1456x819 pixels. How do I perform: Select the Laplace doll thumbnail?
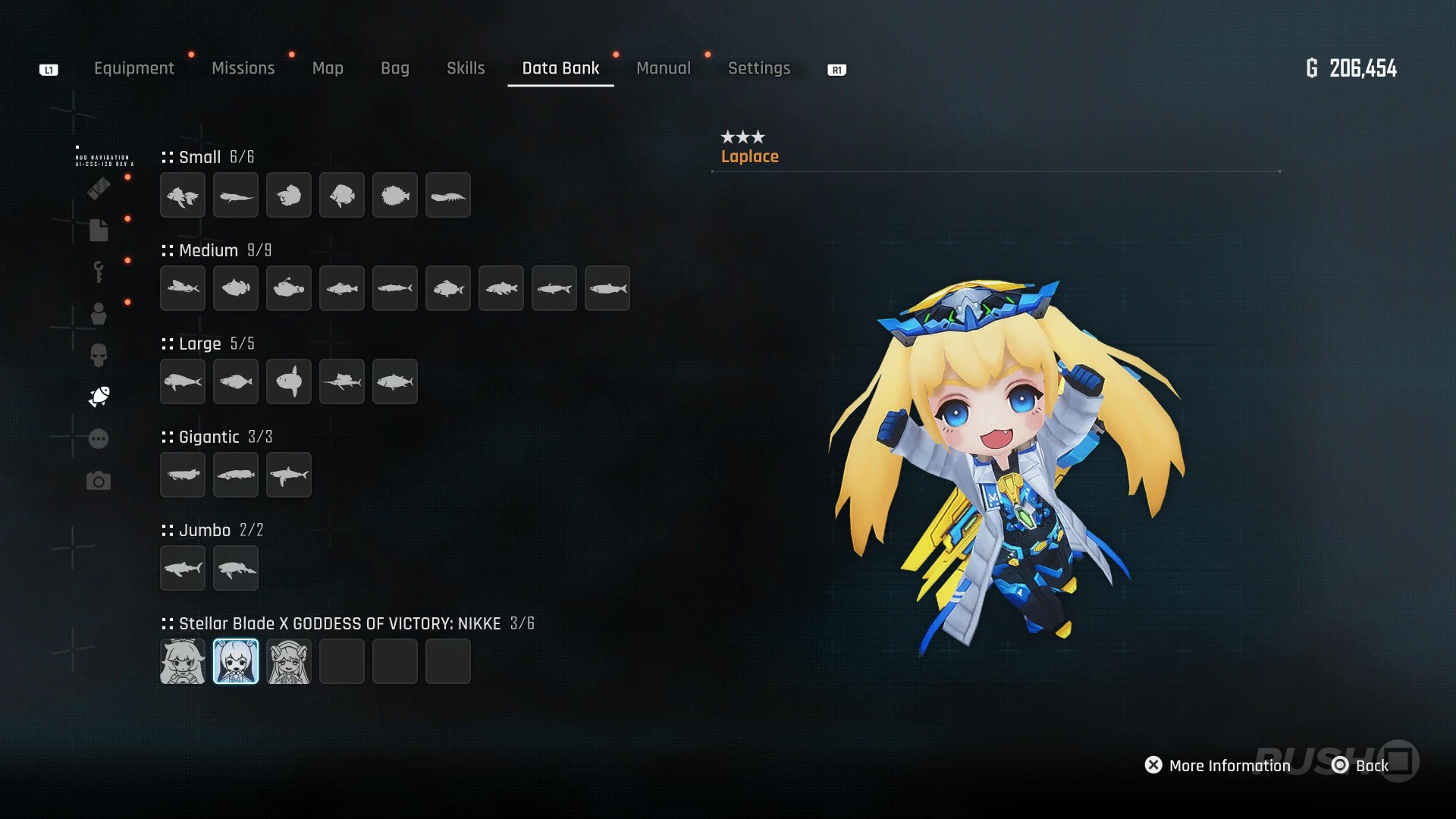pos(236,661)
